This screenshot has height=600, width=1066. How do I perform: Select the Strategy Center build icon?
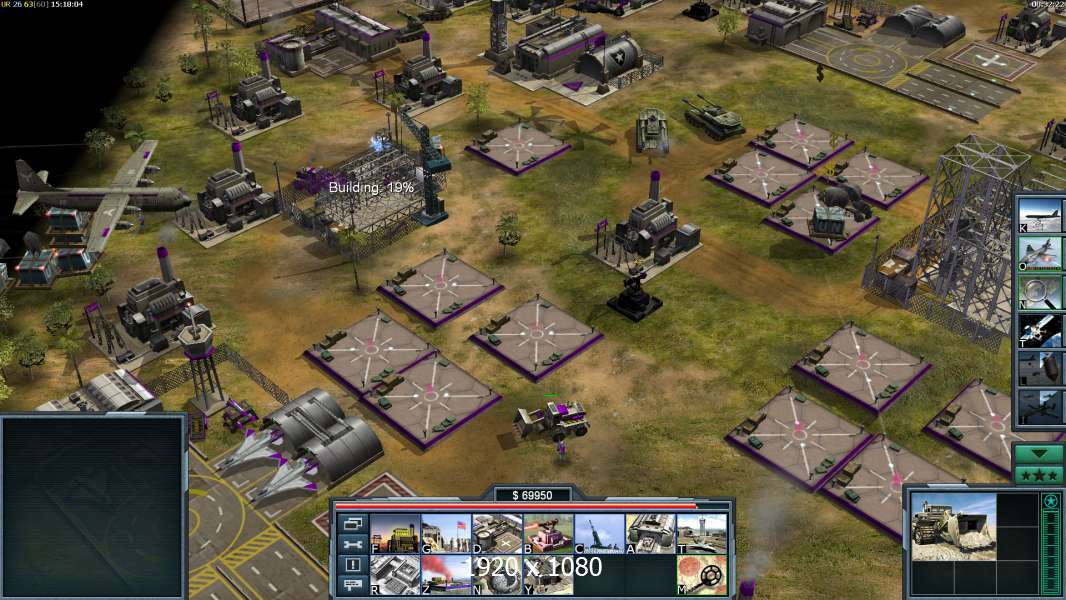(395, 574)
